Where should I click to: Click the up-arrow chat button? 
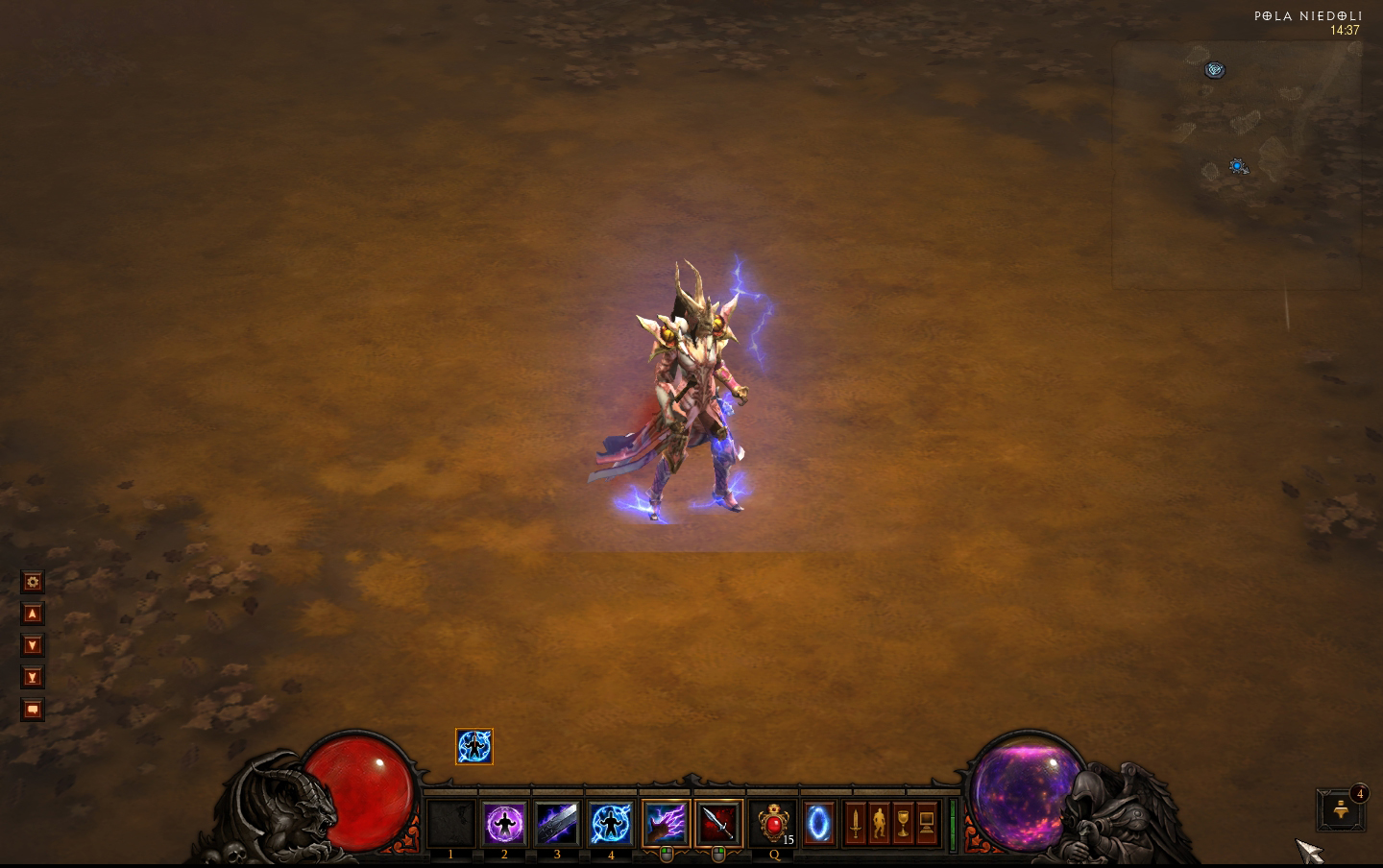(33, 614)
